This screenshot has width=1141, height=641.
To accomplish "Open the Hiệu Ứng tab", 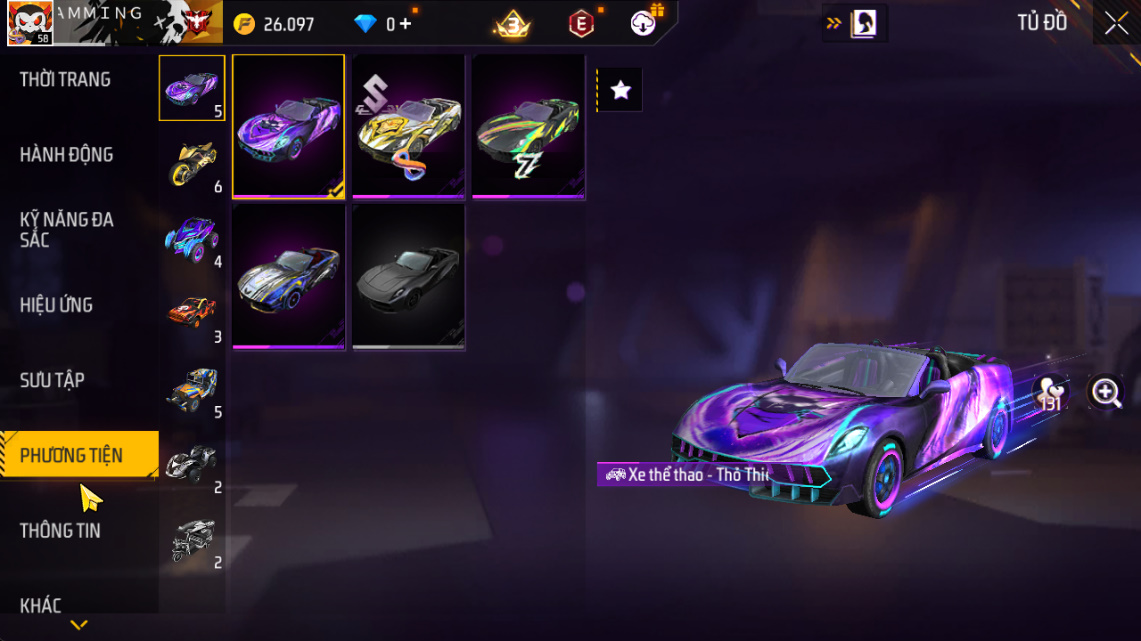I will click(x=57, y=305).
